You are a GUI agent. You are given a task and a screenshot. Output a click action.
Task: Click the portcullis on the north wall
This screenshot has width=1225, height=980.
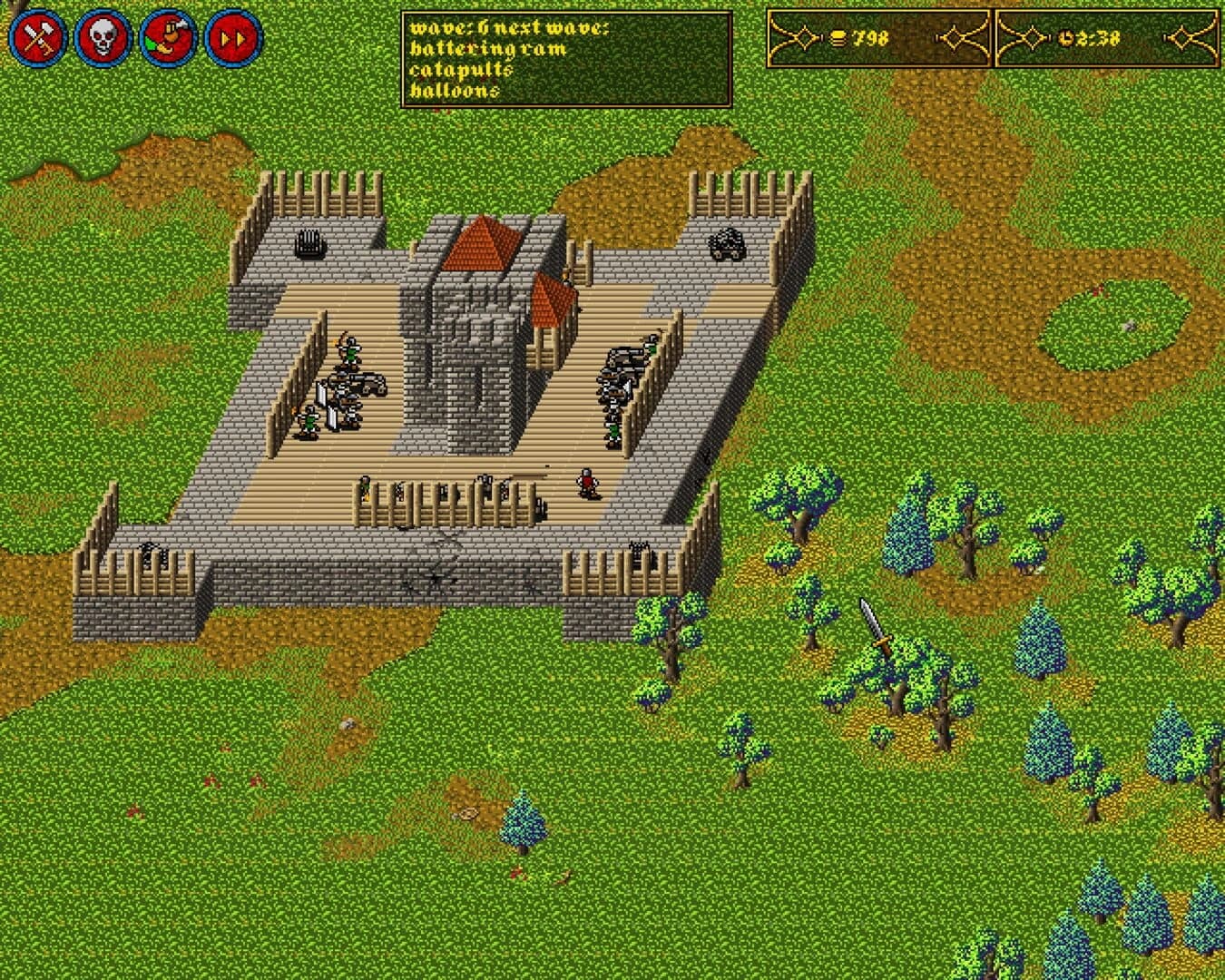(x=310, y=242)
